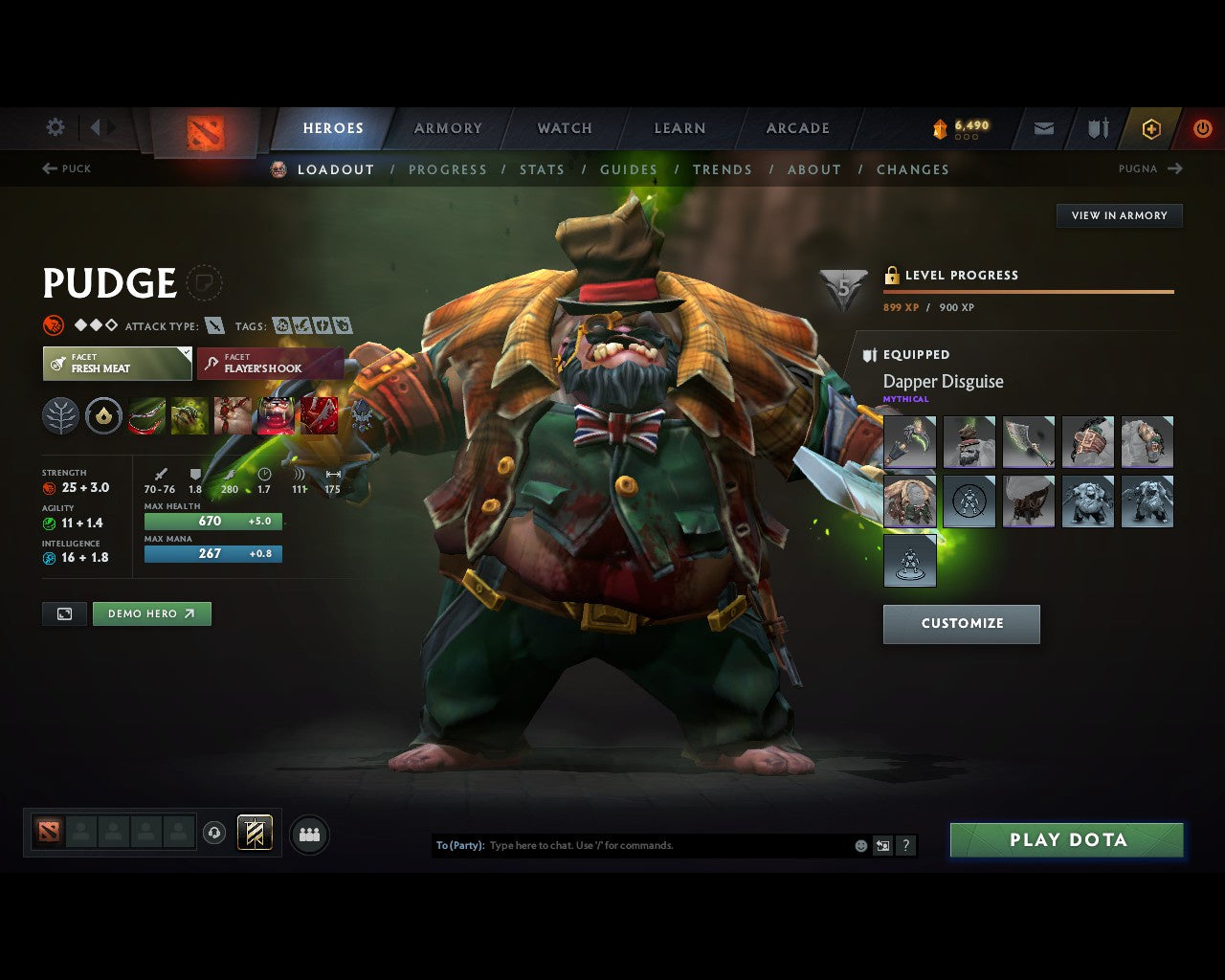Click the shield and sword armory icon
The image size is (1225, 980).
click(1097, 128)
